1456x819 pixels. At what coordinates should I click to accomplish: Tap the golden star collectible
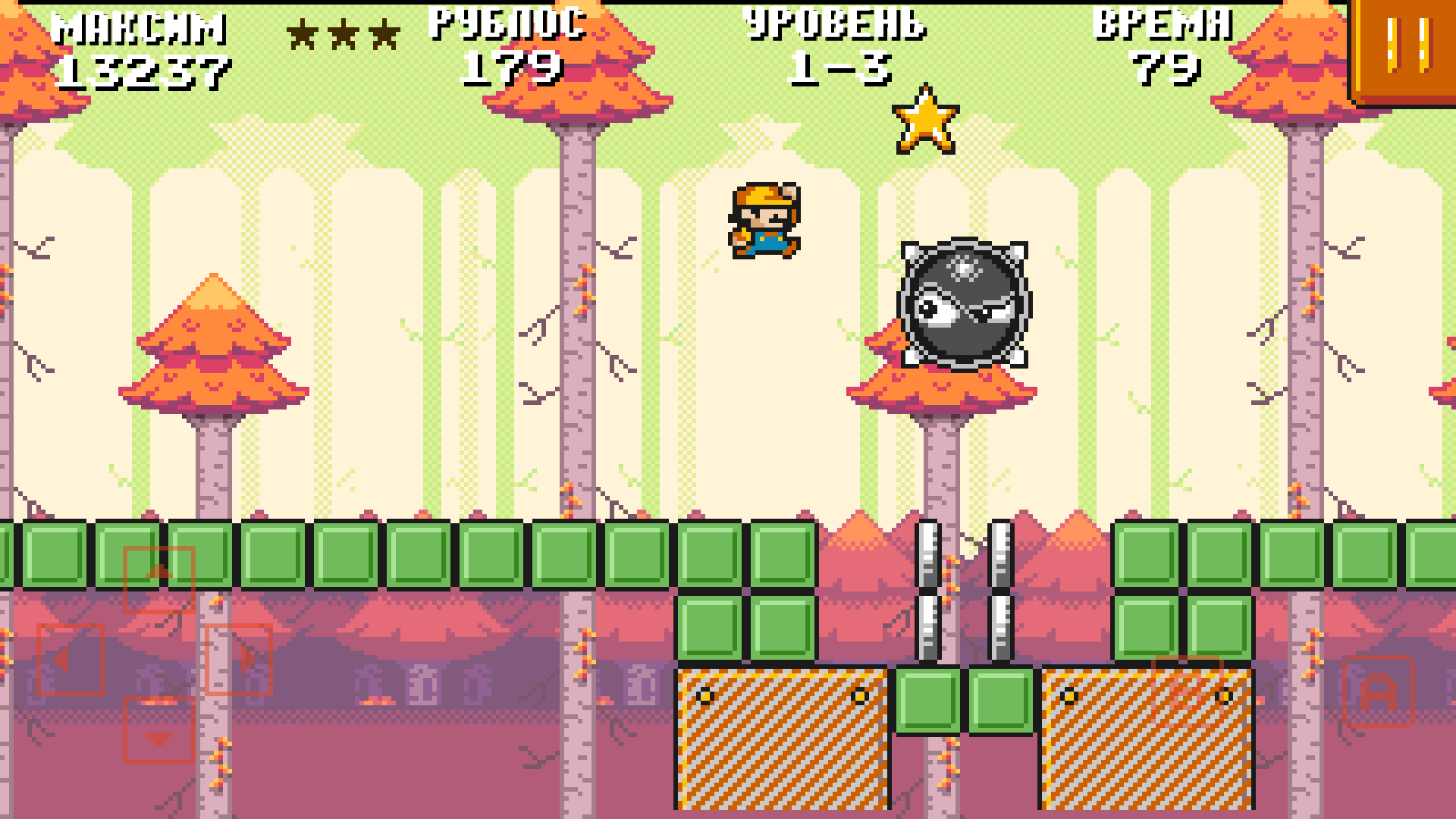pos(927,121)
